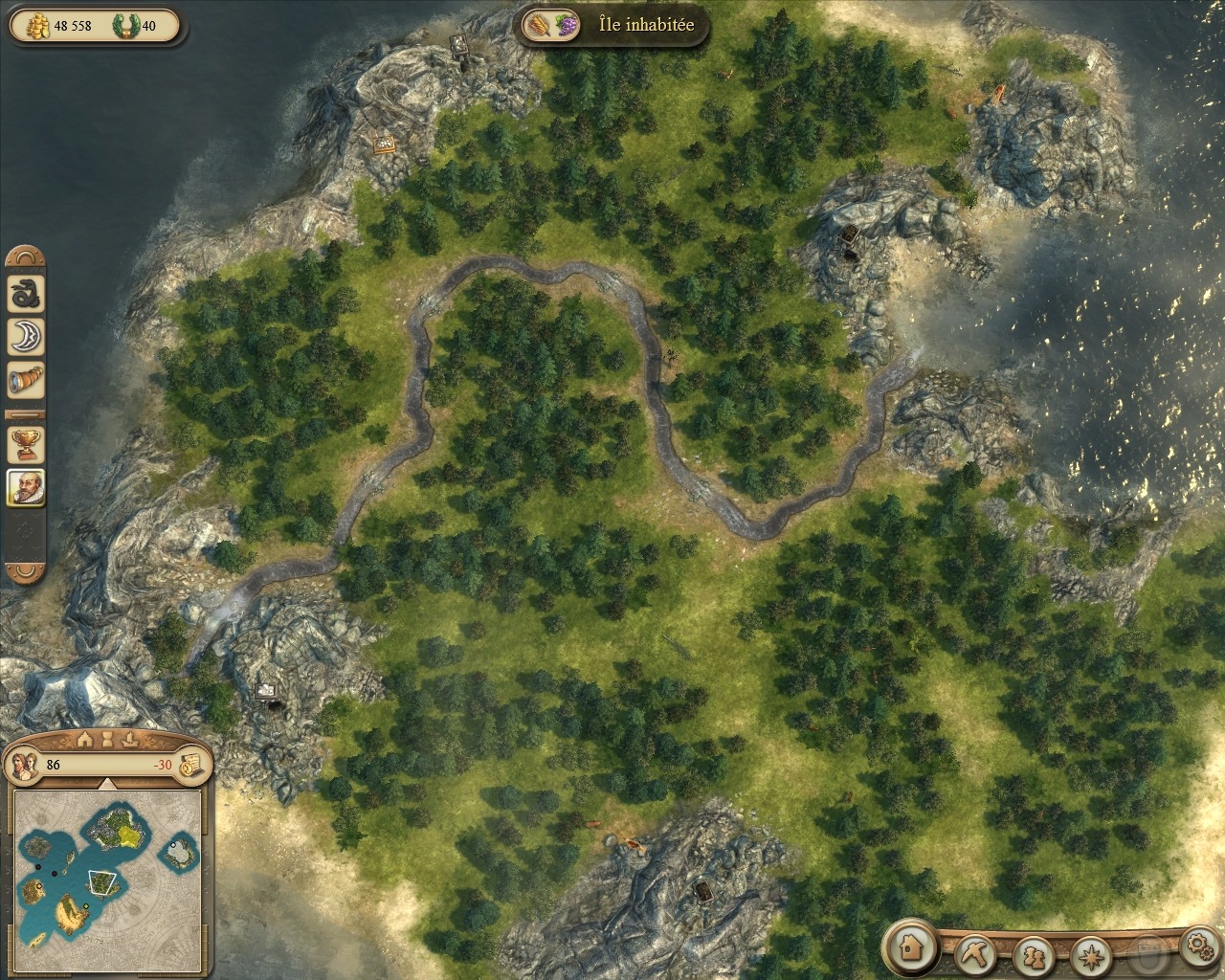The height and width of the screenshot is (980, 1225).
Task: Select the hourglass minimap tab
Action: tap(108, 738)
